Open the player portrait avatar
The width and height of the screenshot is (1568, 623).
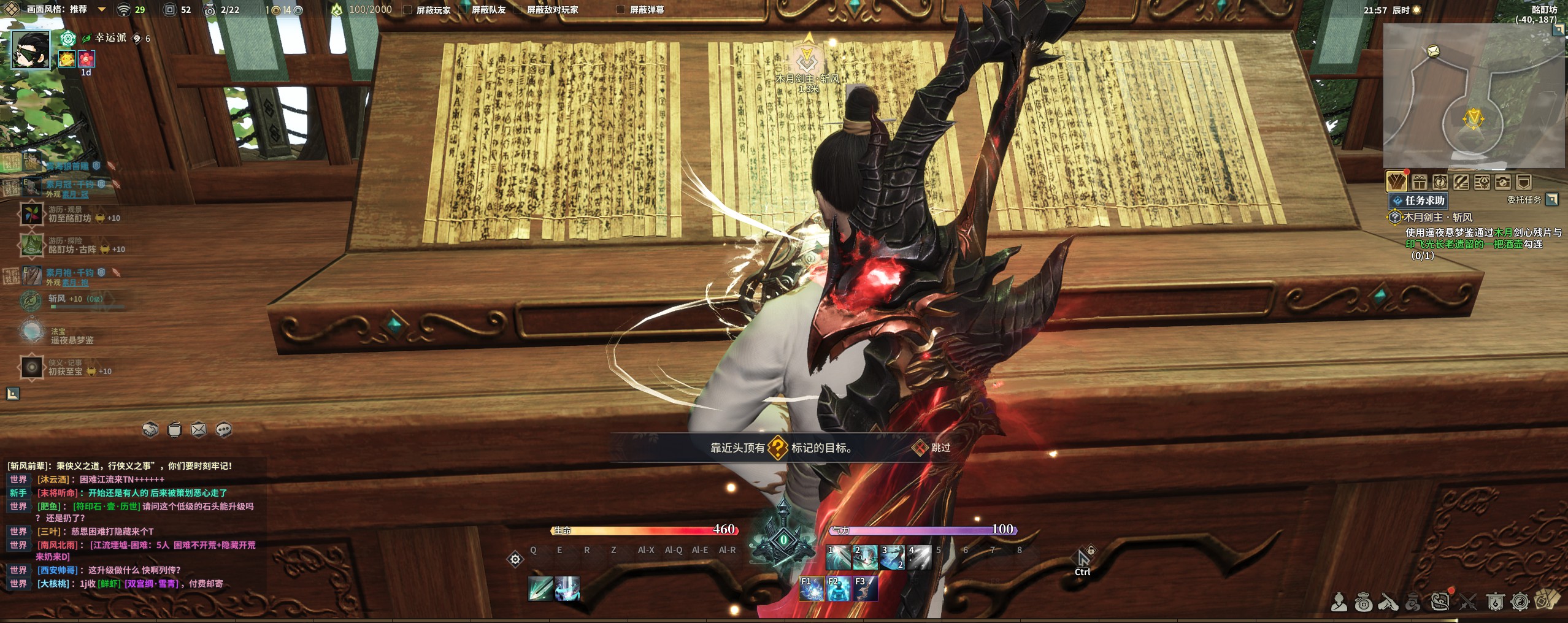(31, 50)
